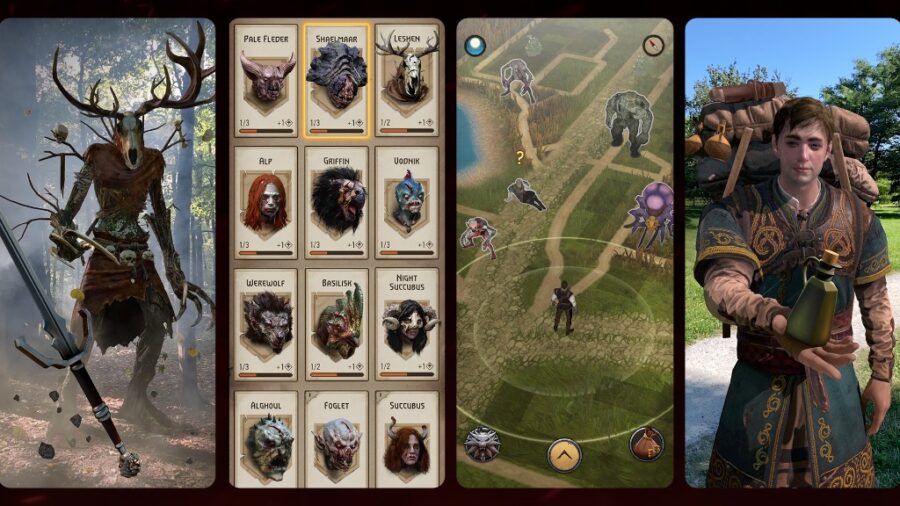Open the Griffin bestiary card
Image resolution: width=900 pixels, height=506 pixels.
point(337,202)
